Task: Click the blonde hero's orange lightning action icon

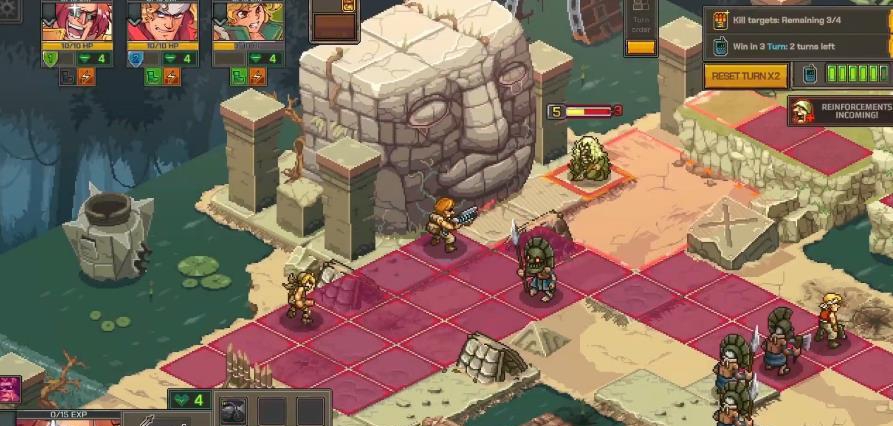Action: (x=257, y=76)
